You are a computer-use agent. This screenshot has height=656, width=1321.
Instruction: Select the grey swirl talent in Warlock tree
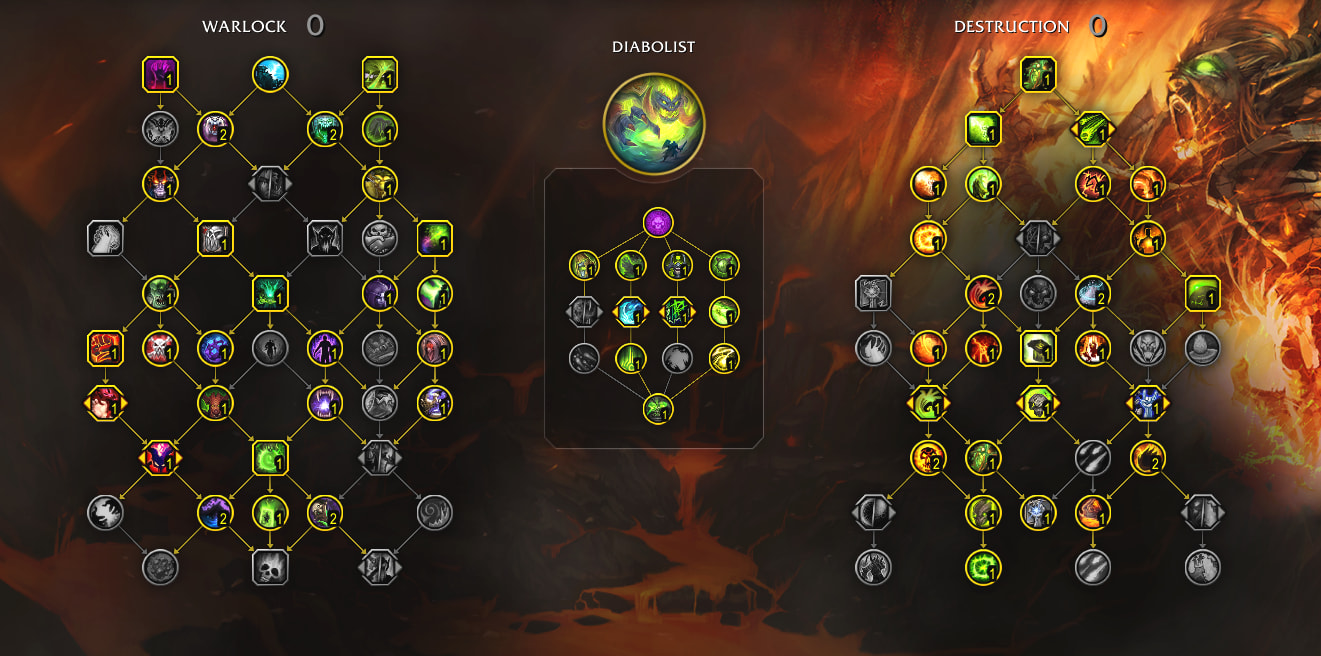coord(435,512)
